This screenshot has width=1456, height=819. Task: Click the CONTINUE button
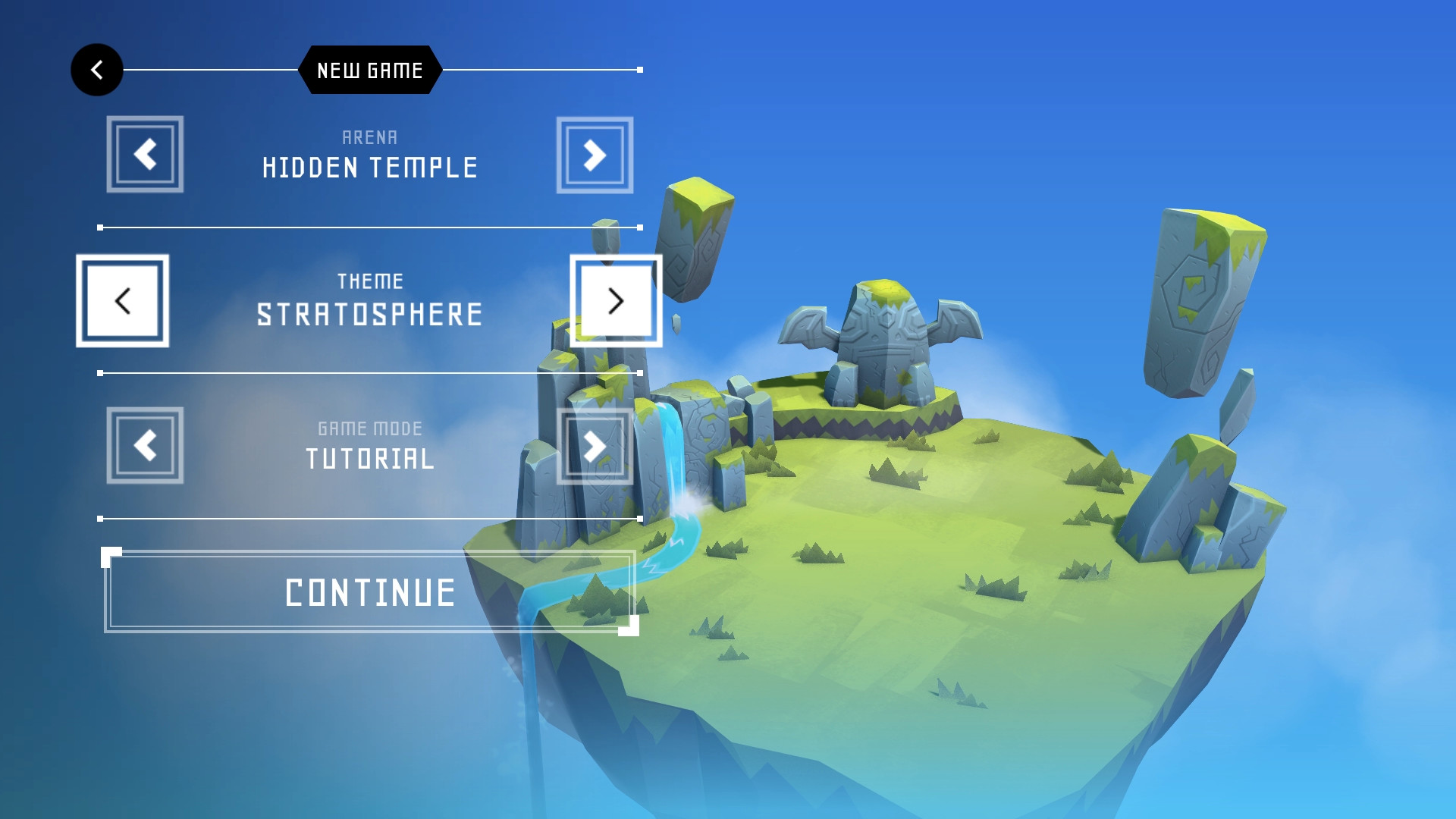(x=369, y=595)
